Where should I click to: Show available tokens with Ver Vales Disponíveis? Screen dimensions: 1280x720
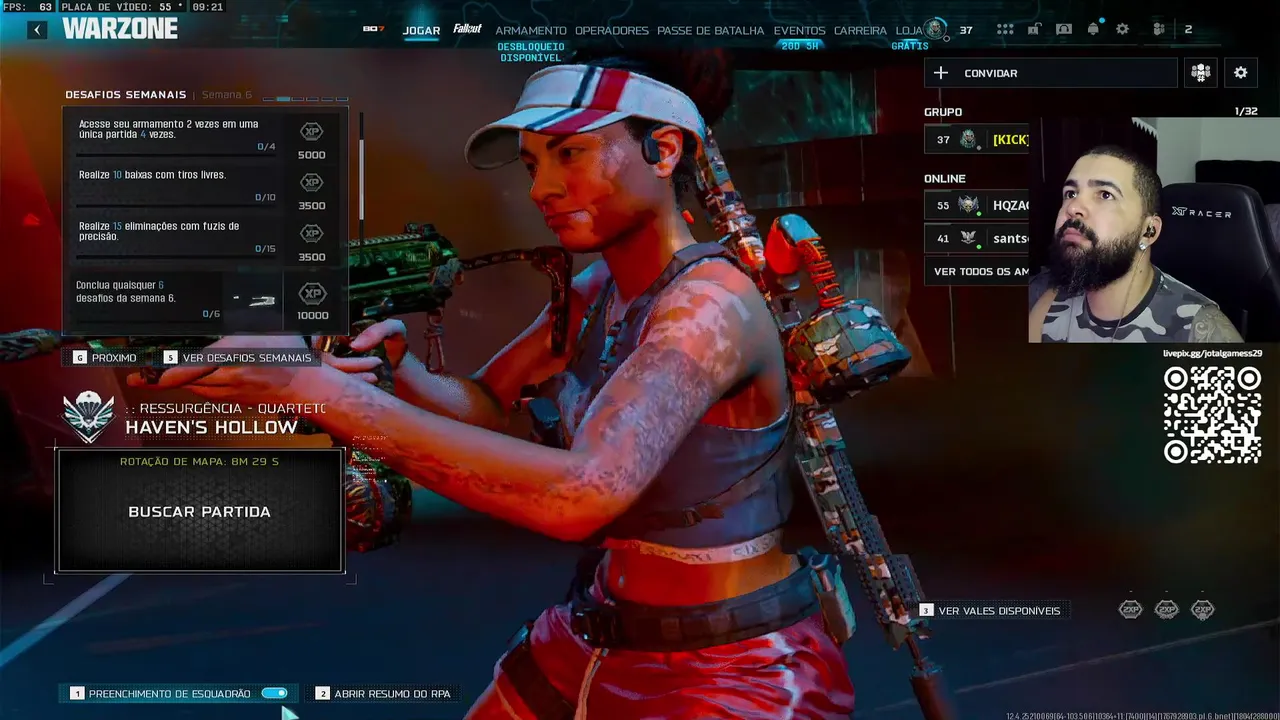point(998,611)
